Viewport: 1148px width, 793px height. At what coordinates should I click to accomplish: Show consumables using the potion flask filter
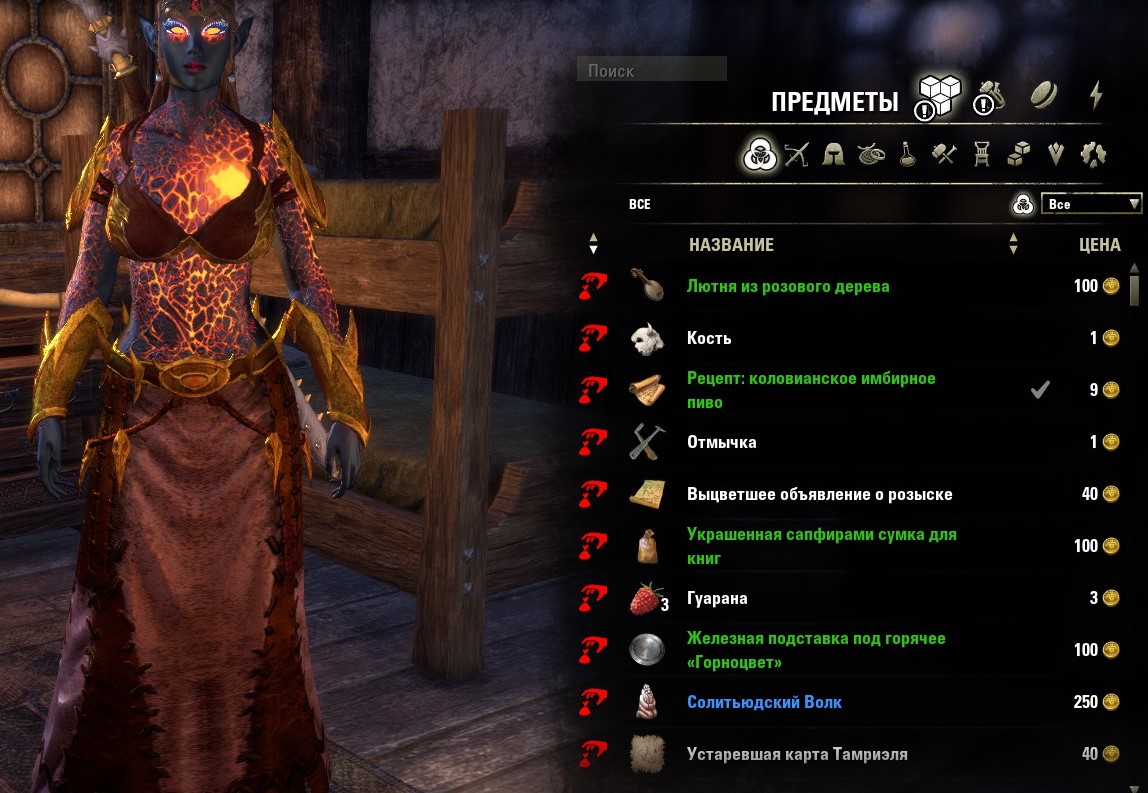pyautogui.click(x=907, y=155)
